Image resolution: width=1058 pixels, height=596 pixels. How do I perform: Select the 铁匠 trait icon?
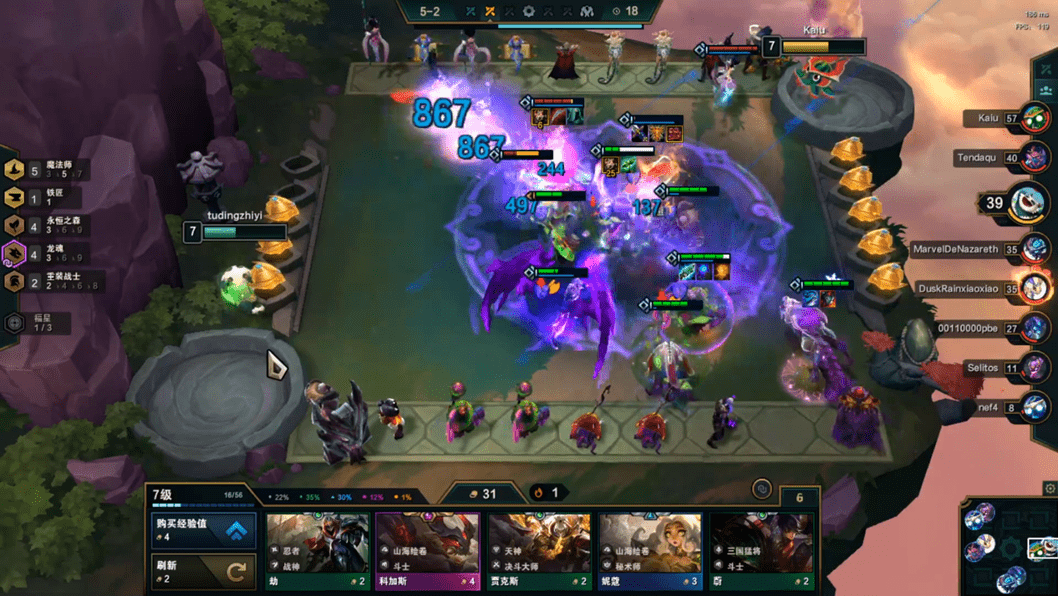click(15, 198)
